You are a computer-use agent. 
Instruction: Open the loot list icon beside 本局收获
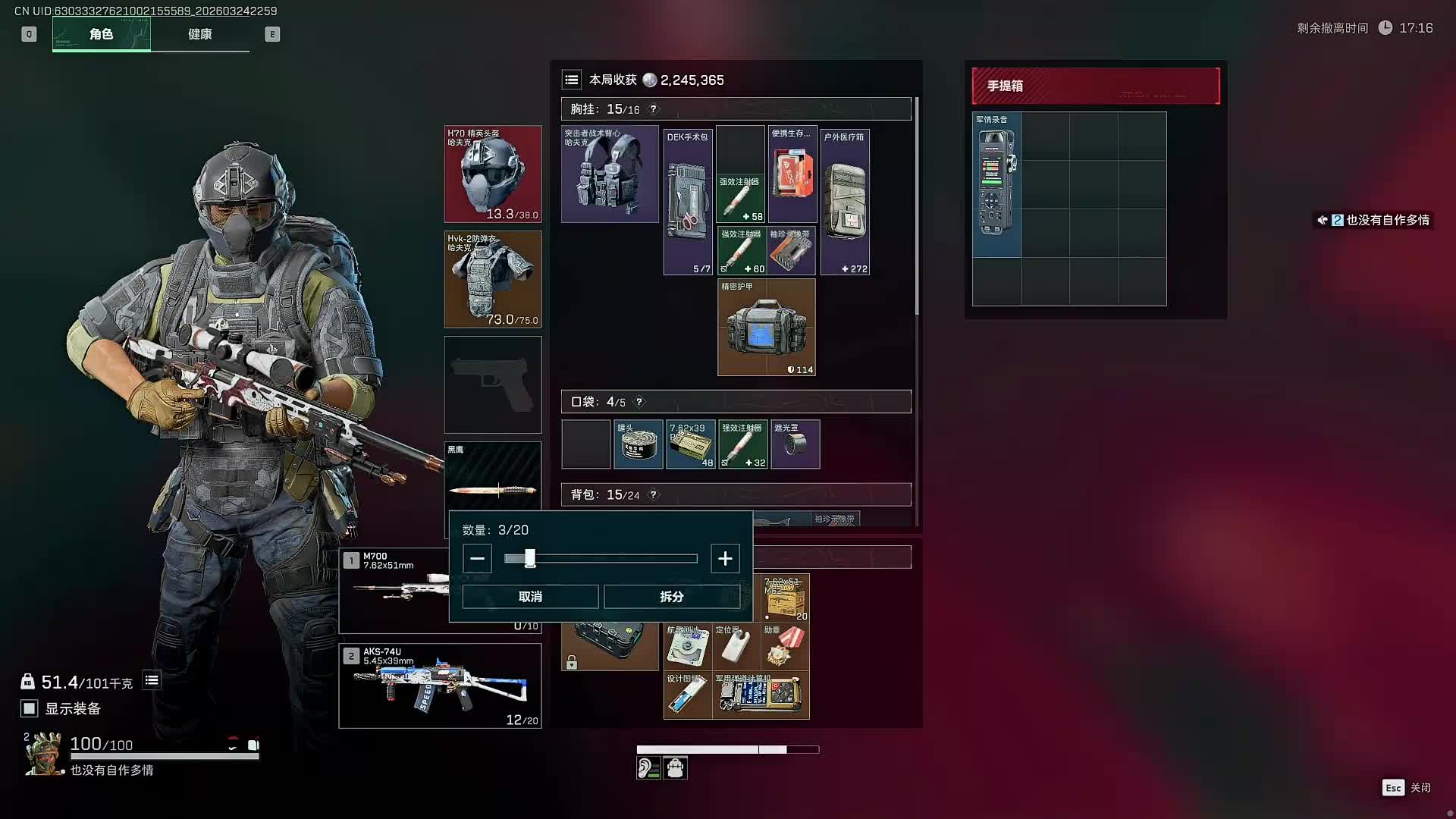[x=572, y=80]
